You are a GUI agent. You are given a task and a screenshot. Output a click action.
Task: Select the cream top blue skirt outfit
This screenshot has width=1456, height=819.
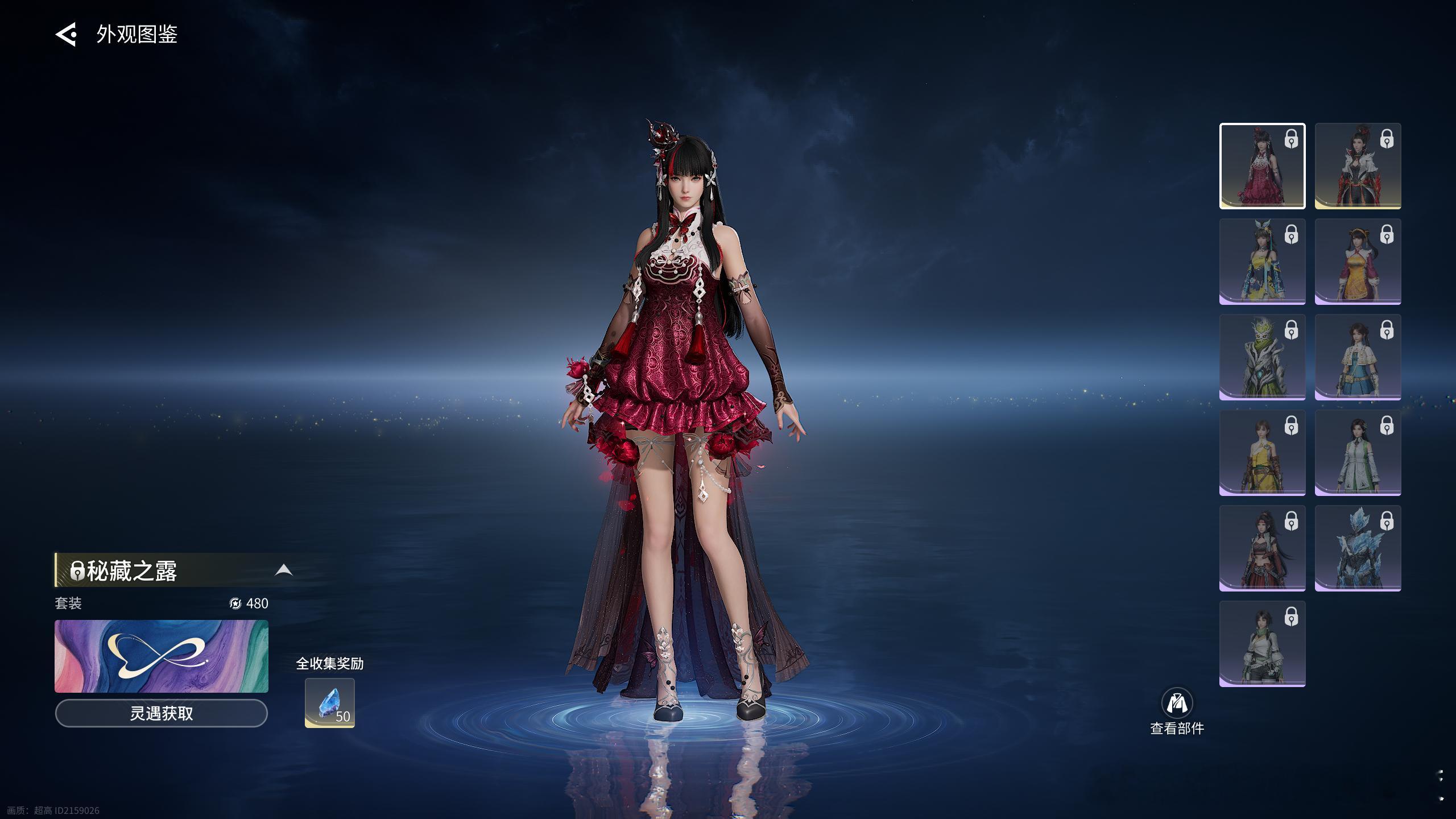tap(1358, 357)
